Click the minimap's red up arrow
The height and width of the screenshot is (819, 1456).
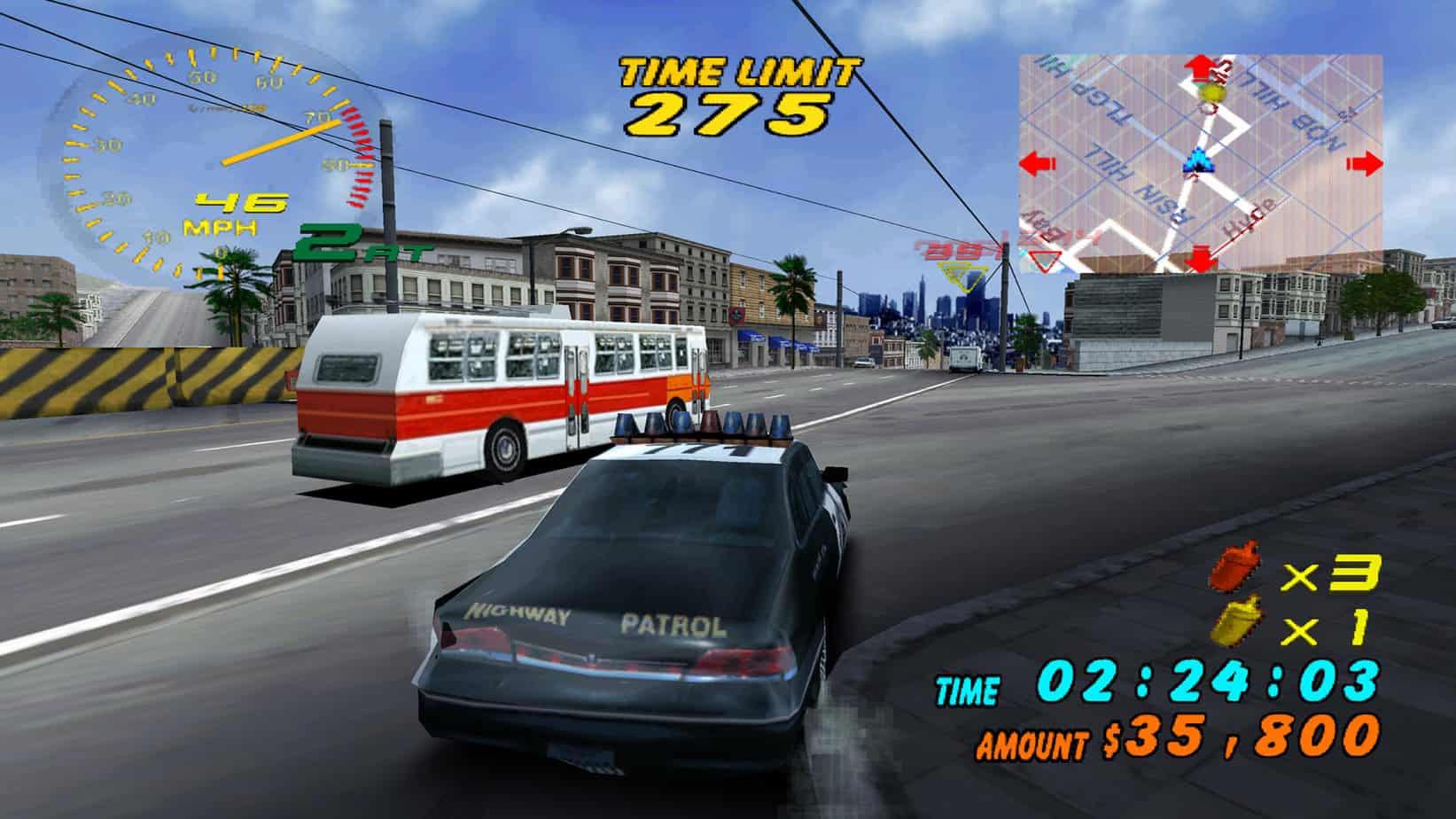point(1201,66)
